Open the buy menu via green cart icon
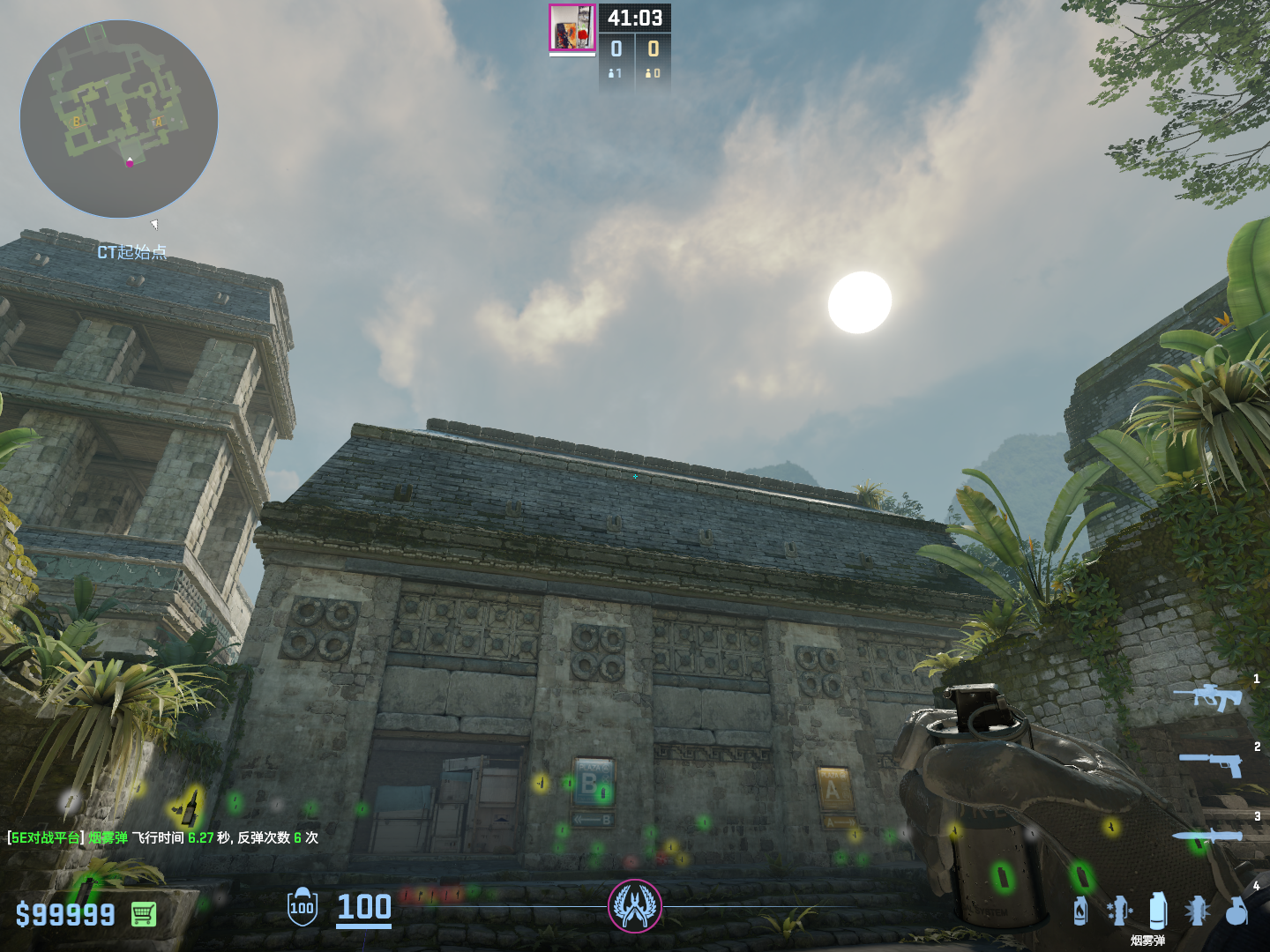The width and height of the screenshot is (1270, 952). coord(144,914)
